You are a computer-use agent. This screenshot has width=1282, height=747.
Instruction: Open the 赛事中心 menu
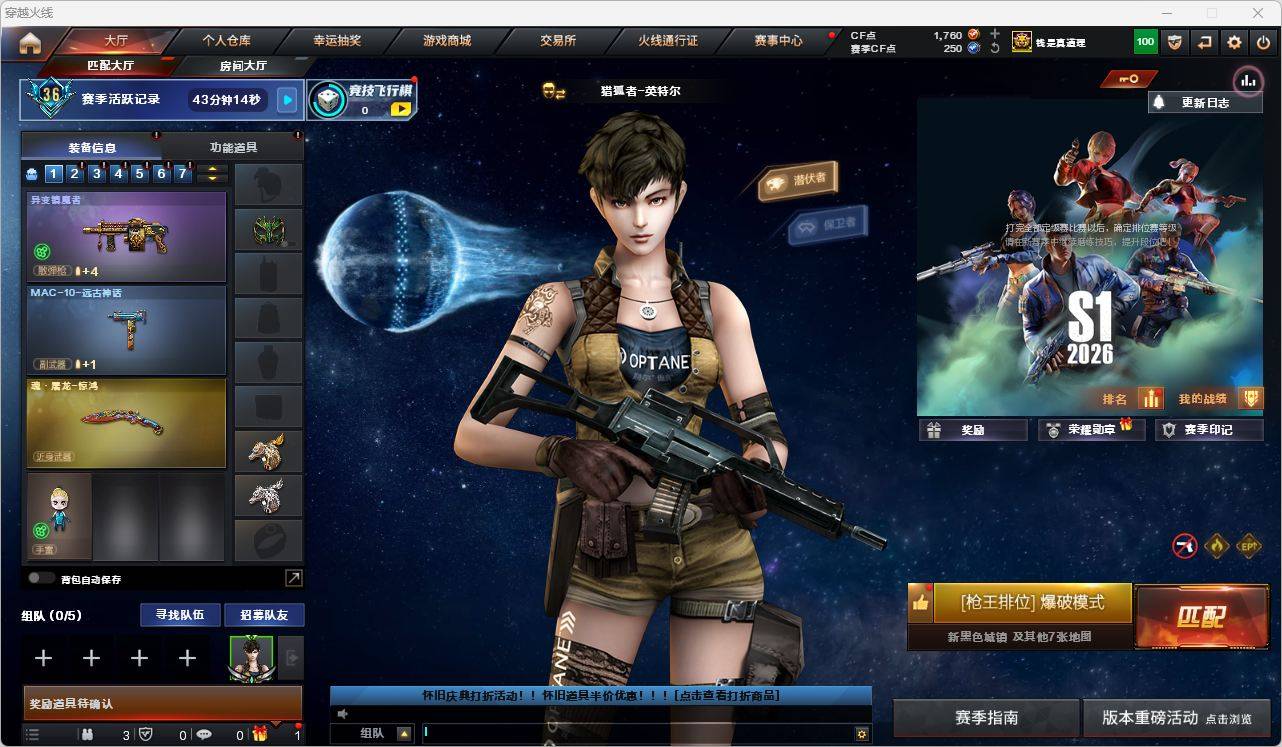pos(778,41)
